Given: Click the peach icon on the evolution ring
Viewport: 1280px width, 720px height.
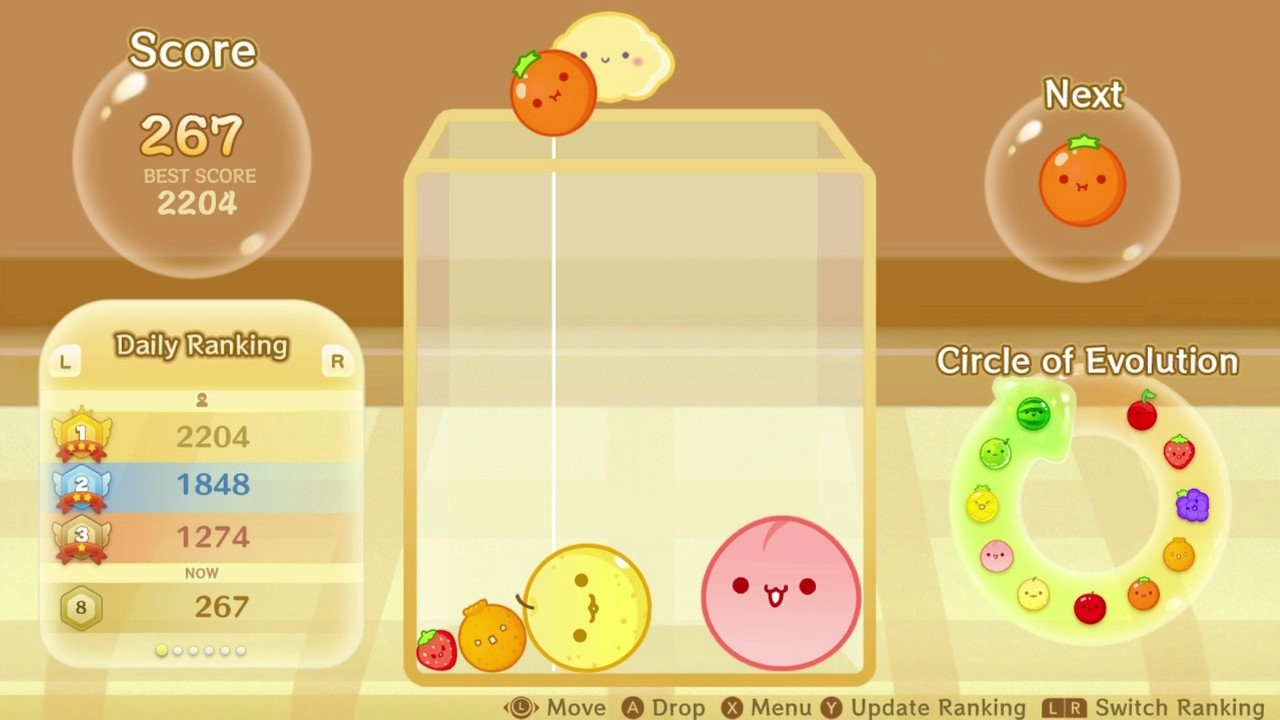Looking at the screenshot, I should click(x=996, y=555).
